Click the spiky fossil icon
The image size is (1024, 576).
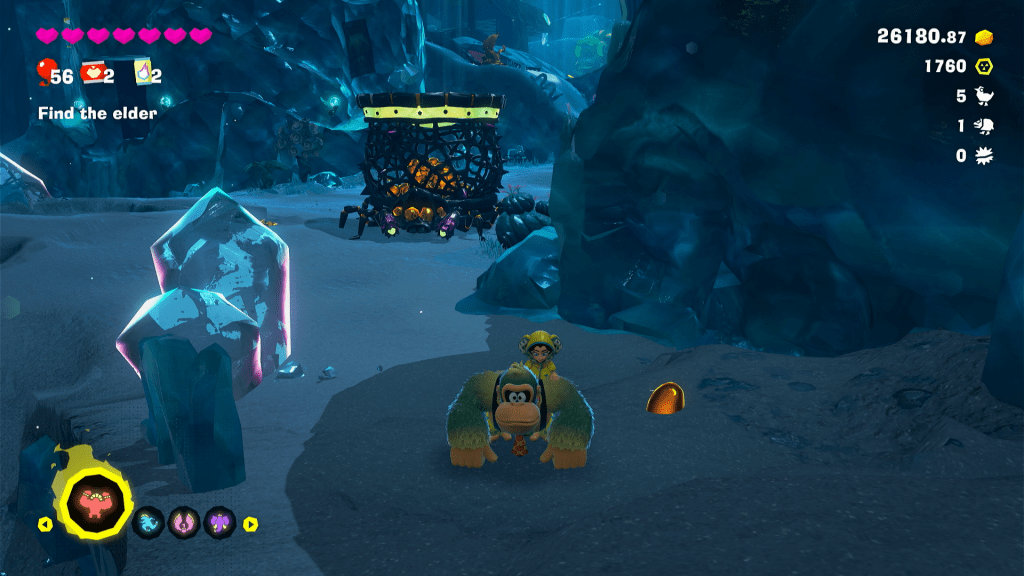[x=985, y=156]
